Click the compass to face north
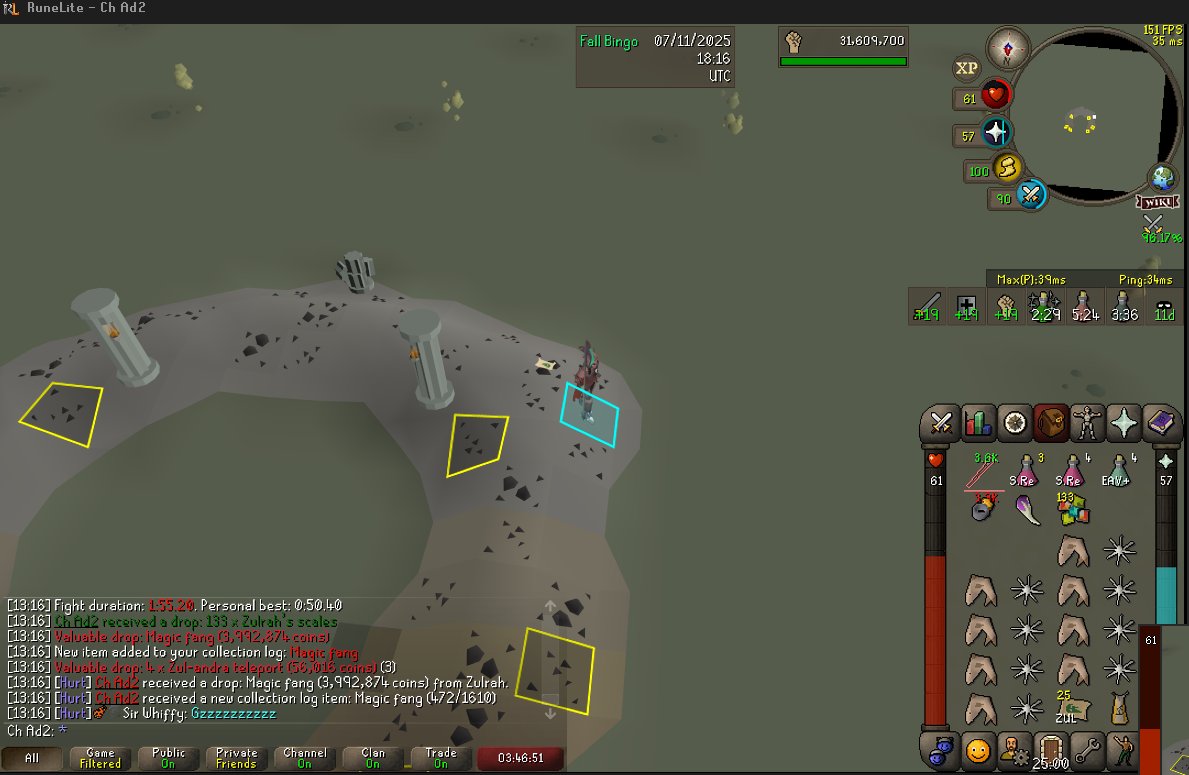Image resolution: width=1189 pixels, height=775 pixels. [x=1006, y=47]
